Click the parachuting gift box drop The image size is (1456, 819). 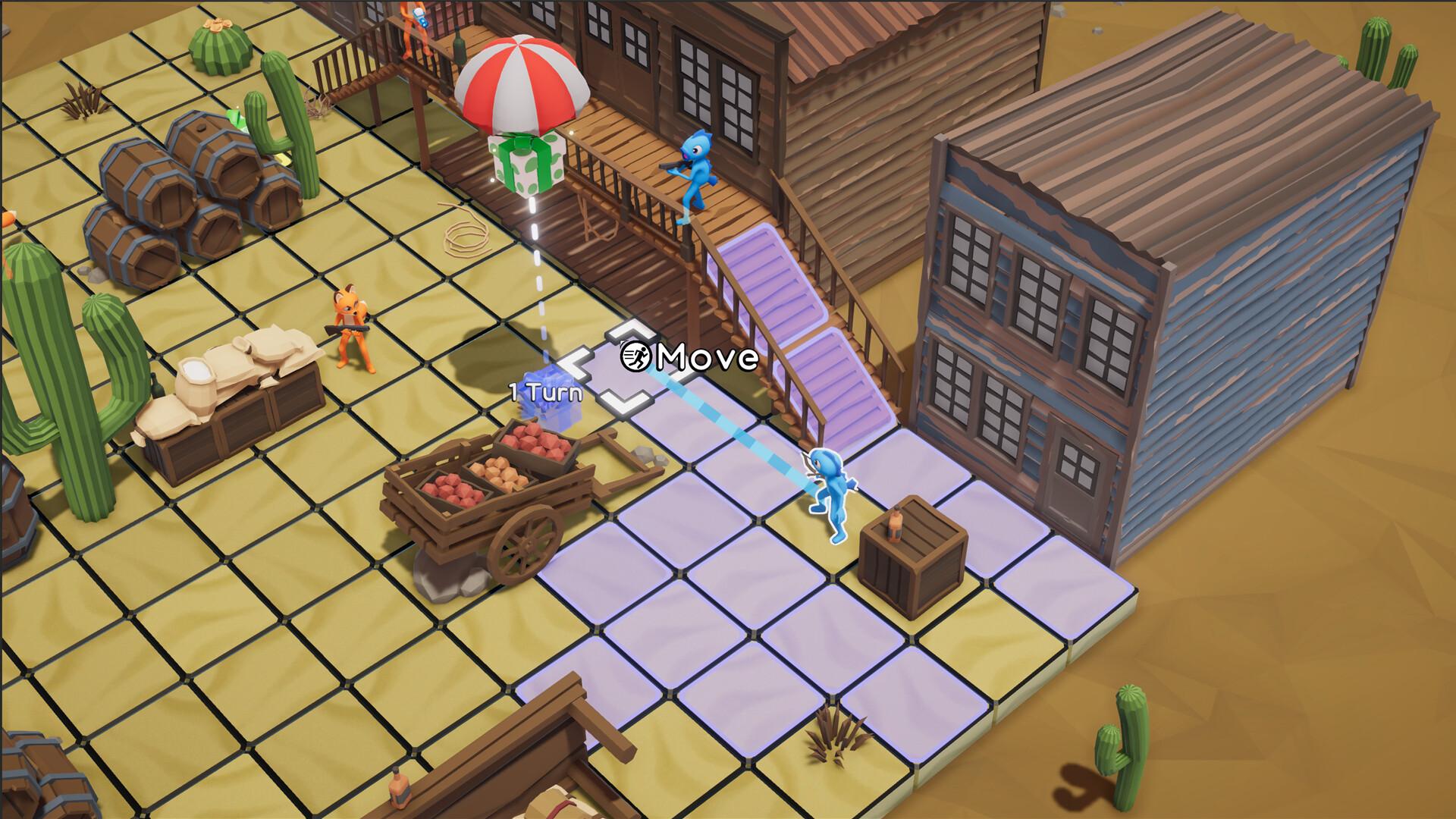(523, 163)
